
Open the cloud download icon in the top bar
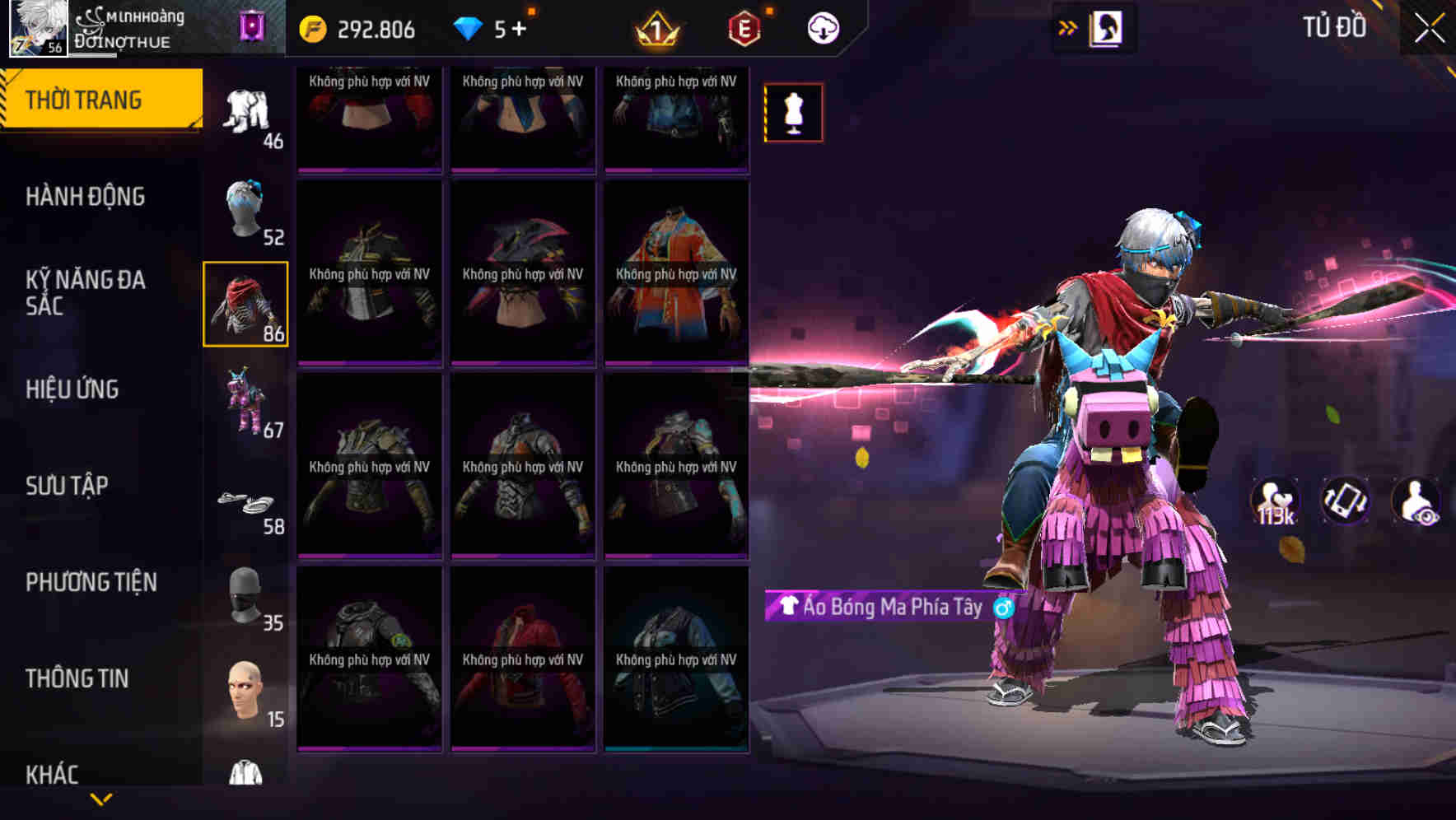[821, 27]
